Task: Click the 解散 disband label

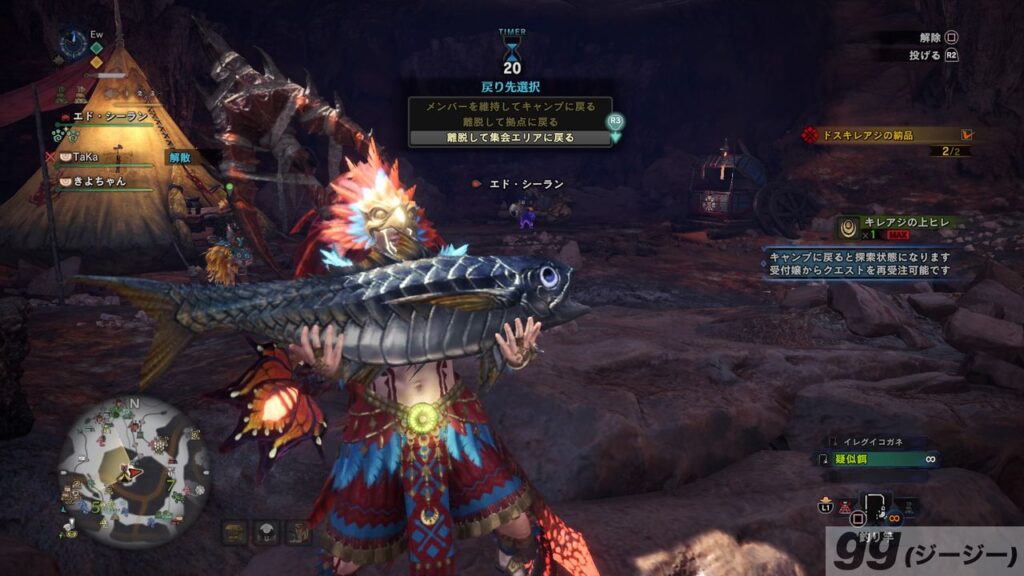Action: point(179,157)
